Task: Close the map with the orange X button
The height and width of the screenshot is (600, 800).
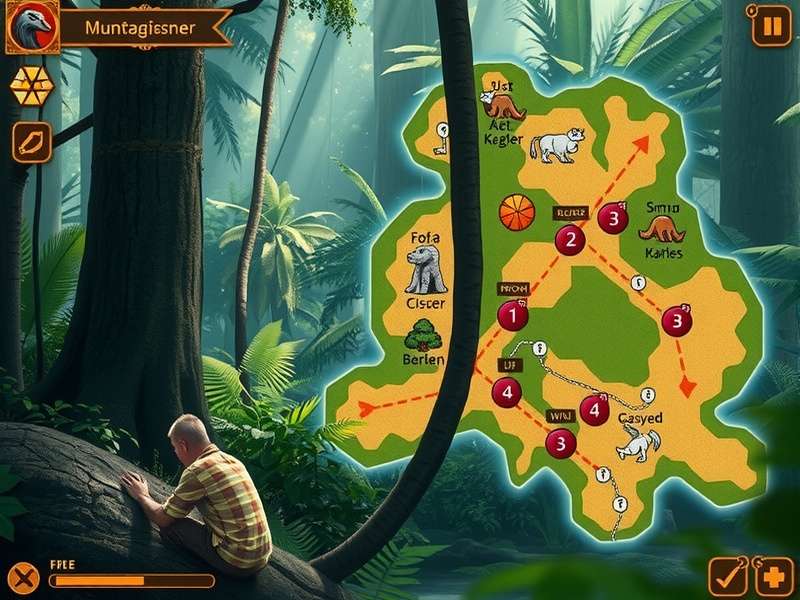Action: (x=24, y=577)
